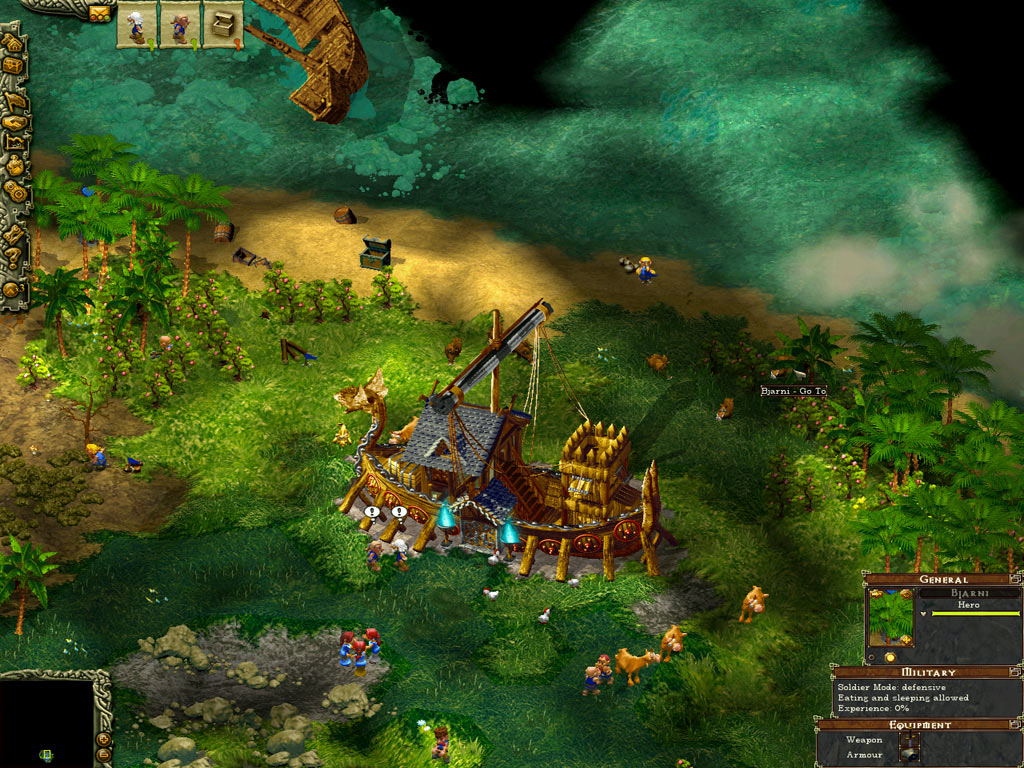The image size is (1024, 768).
Task: Select the bald villager portrait
Action: point(180,25)
